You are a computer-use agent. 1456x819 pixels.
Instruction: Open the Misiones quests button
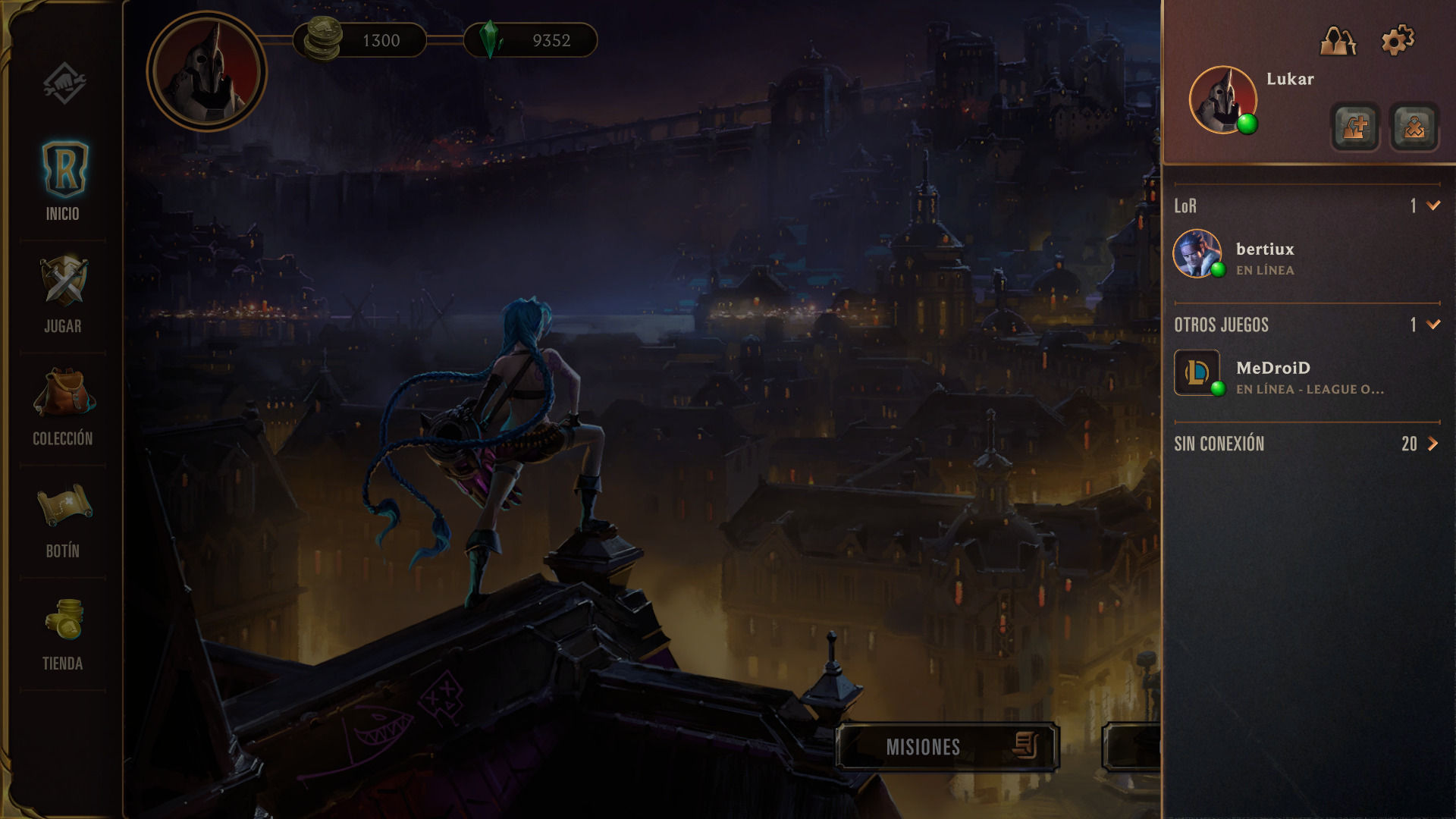(947, 747)
